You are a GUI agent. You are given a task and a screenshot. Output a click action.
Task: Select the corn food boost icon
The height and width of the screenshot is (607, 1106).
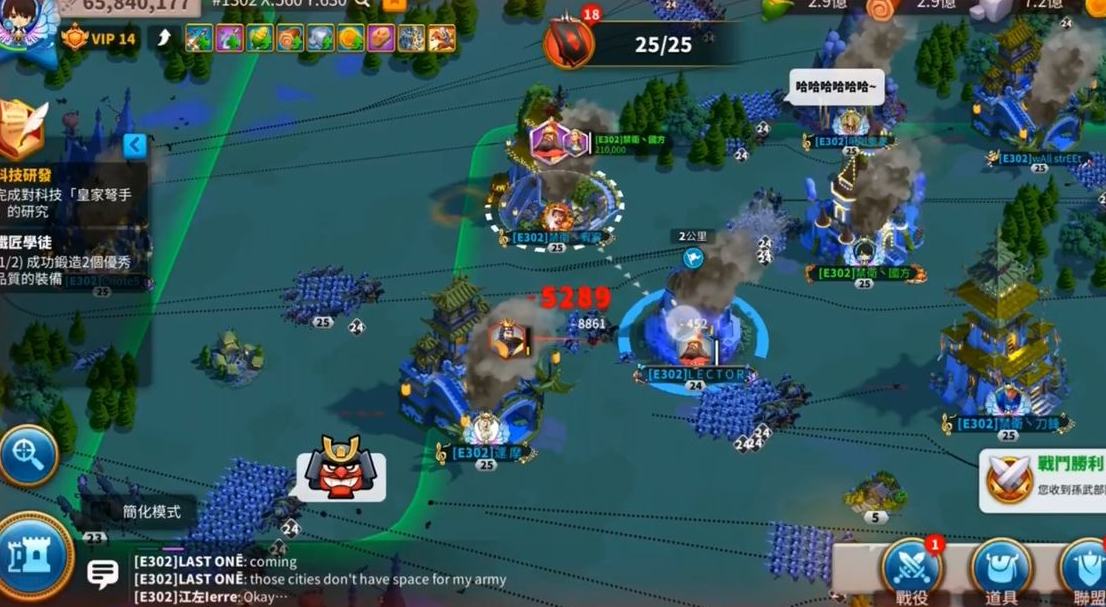click(259, 39)
